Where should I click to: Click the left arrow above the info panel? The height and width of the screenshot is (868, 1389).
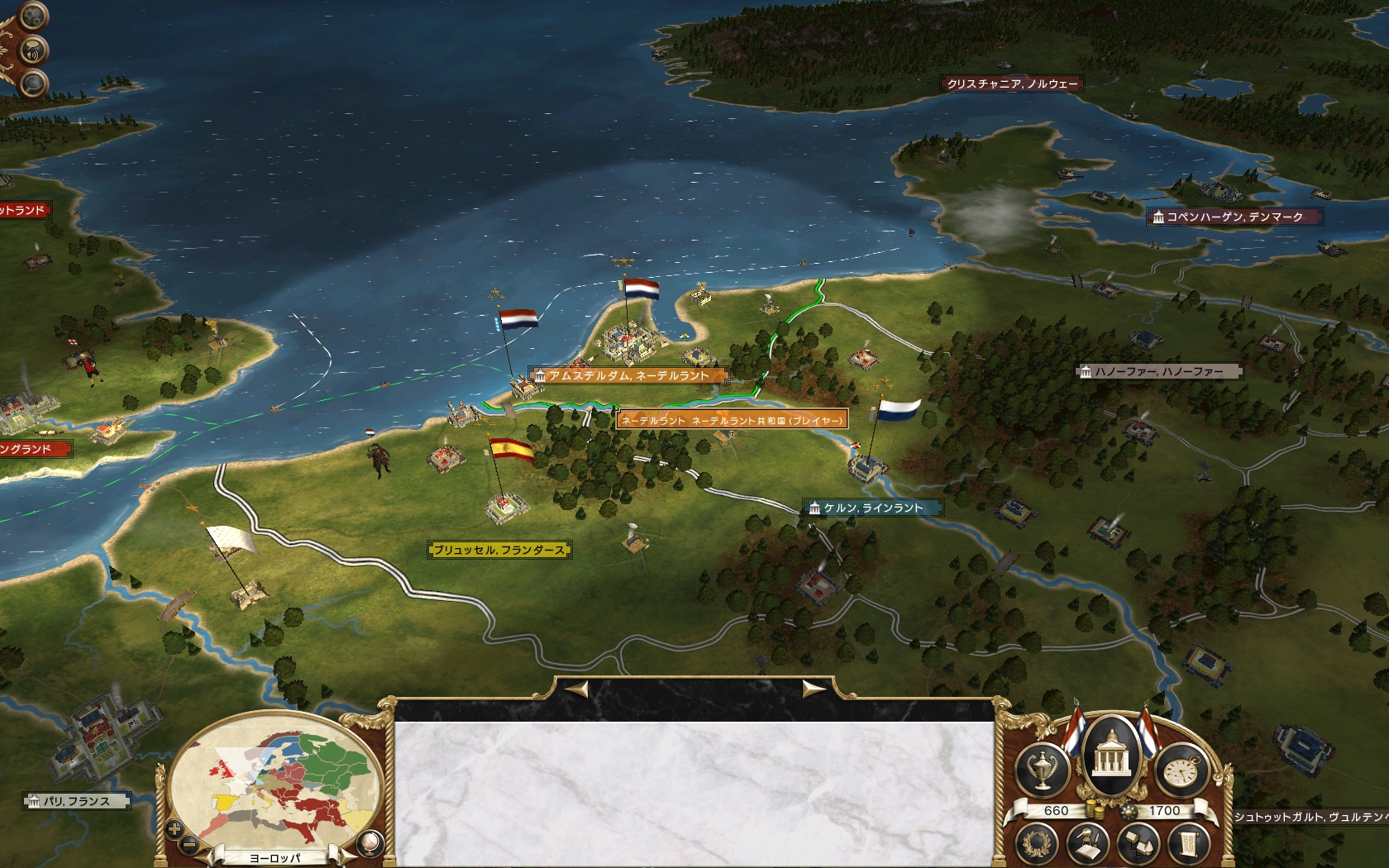[x=577, y=689]
